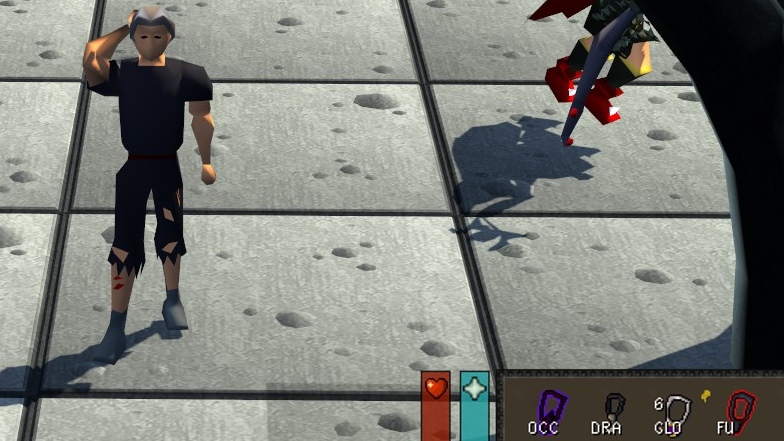
Task: Pick the red FU ring item
Action: 741,410
